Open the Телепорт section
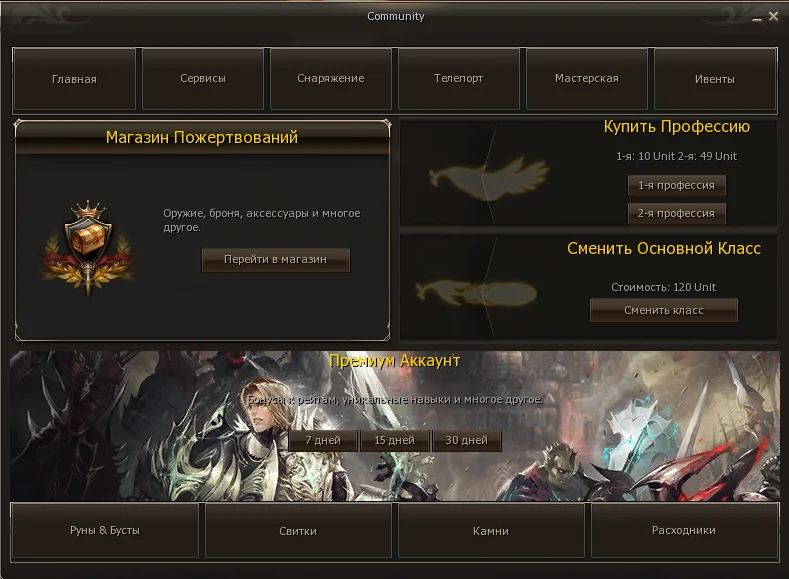789x579 pixels. (x=459, y=79)
